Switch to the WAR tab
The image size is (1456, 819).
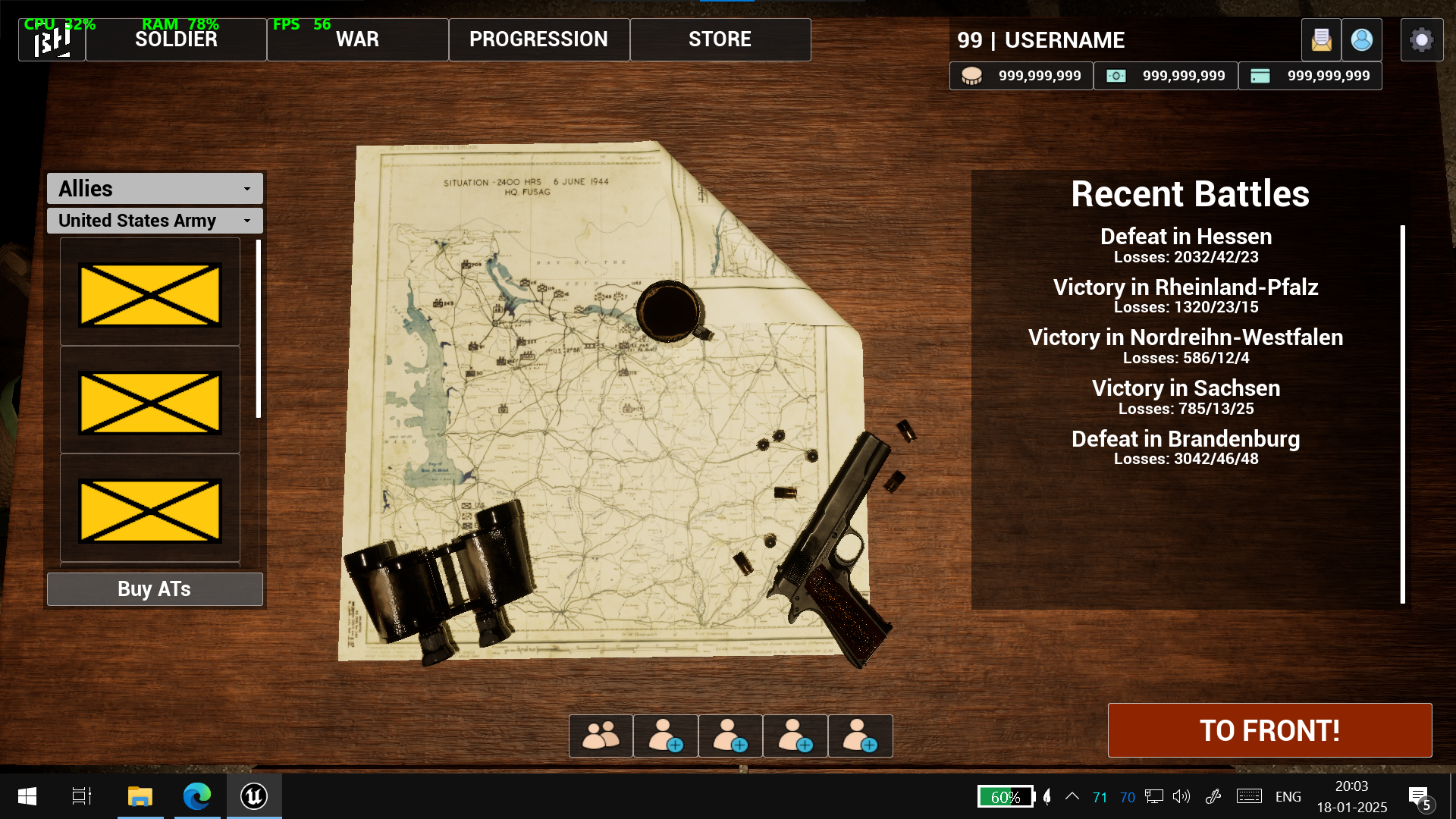coord(357,39)
